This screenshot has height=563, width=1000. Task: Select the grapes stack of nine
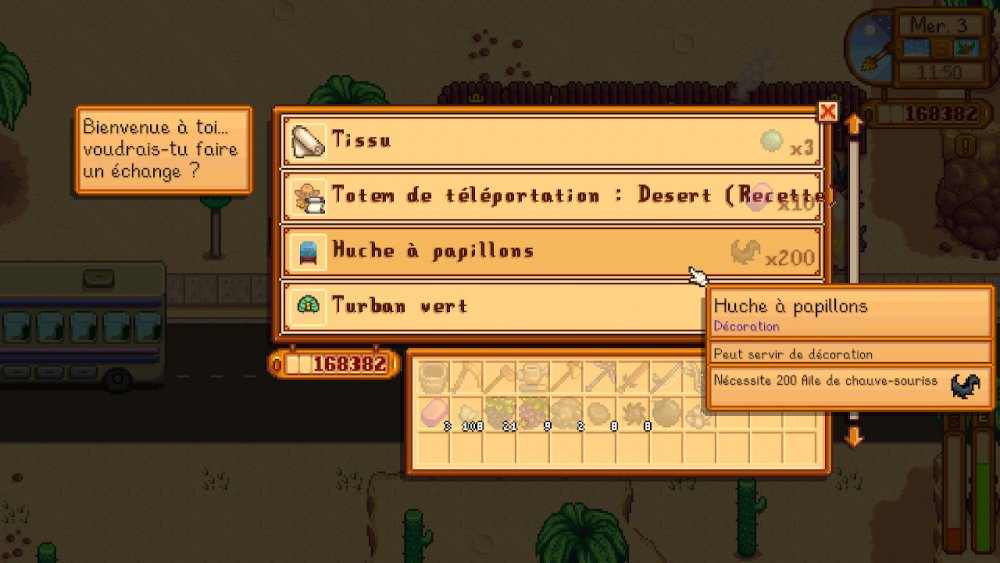[x=535, y=411]
